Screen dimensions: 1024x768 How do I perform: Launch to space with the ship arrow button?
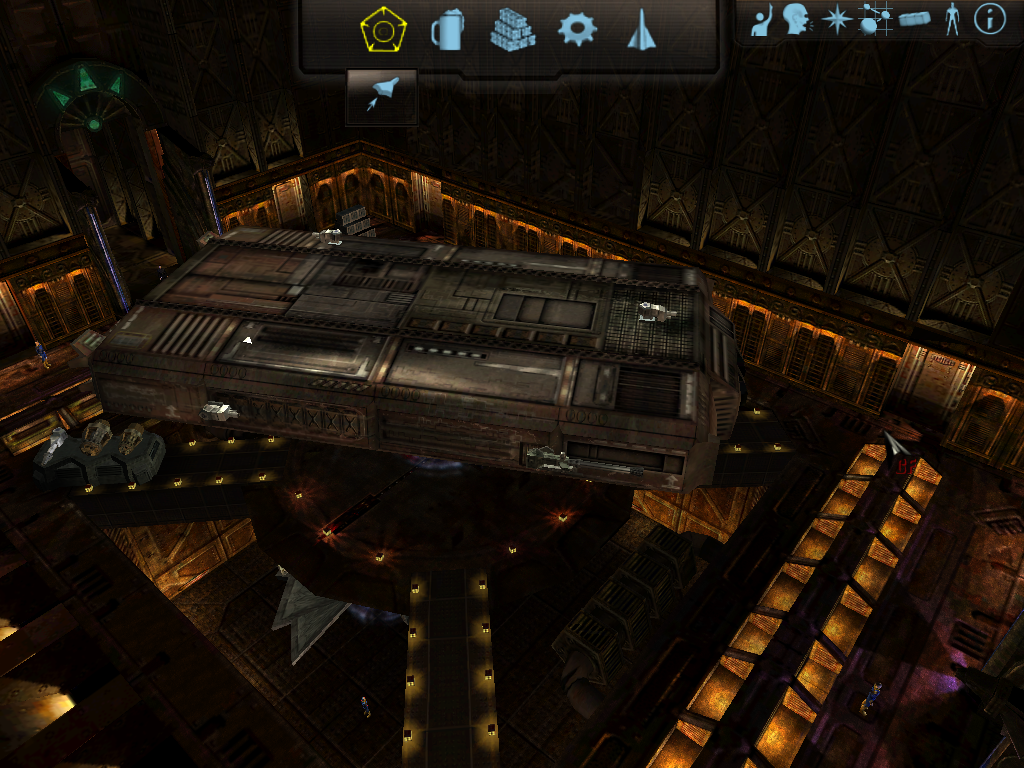coord(381,97)
